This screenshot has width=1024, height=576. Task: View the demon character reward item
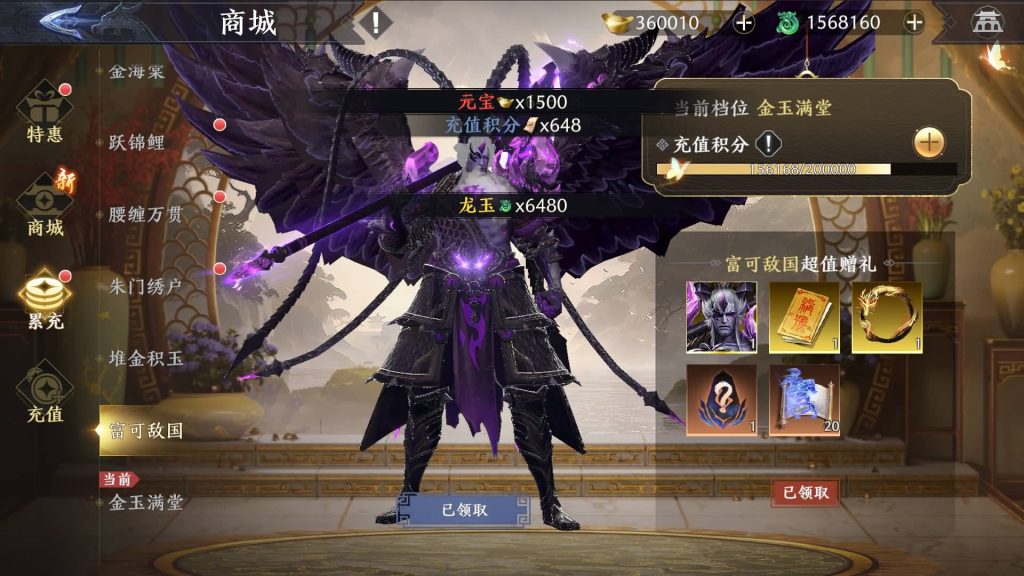[x=720, y=317]
